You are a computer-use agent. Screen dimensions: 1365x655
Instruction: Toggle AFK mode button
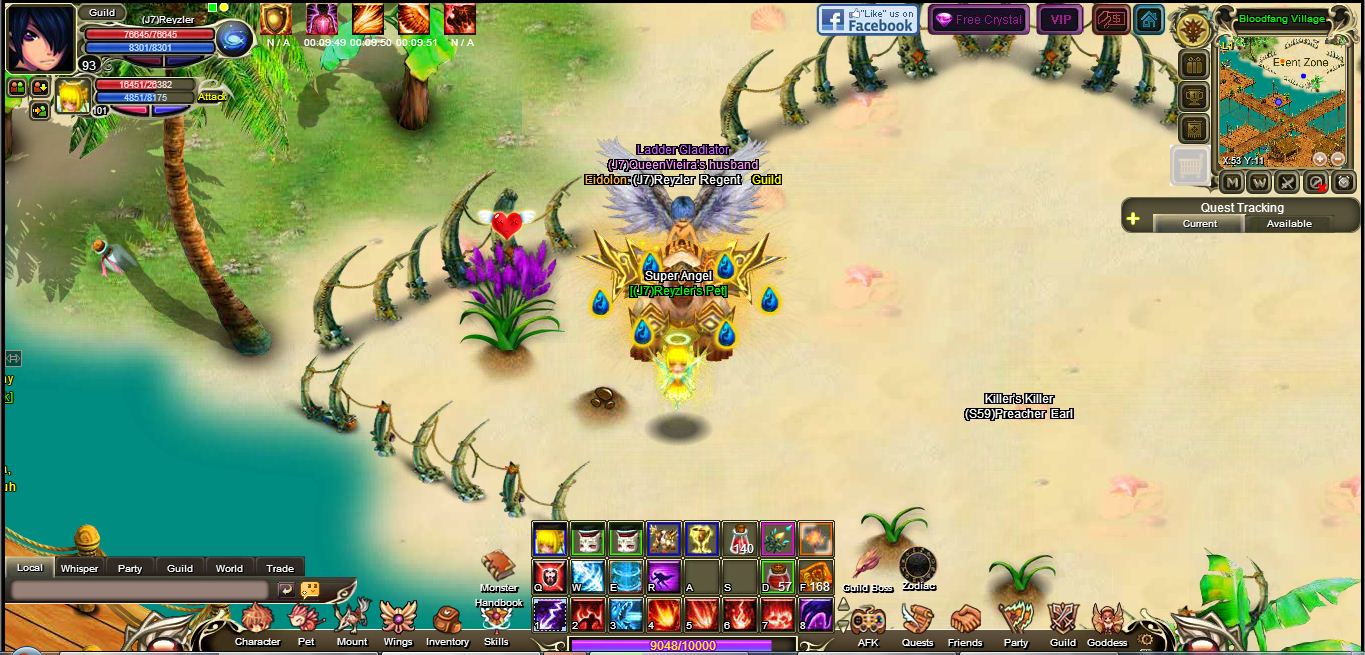[x=867, y=623]
